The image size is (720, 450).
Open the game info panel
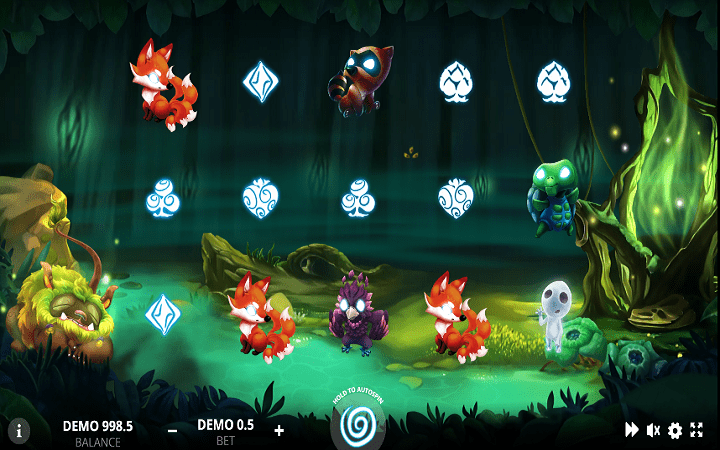click(x=19, y=431)
